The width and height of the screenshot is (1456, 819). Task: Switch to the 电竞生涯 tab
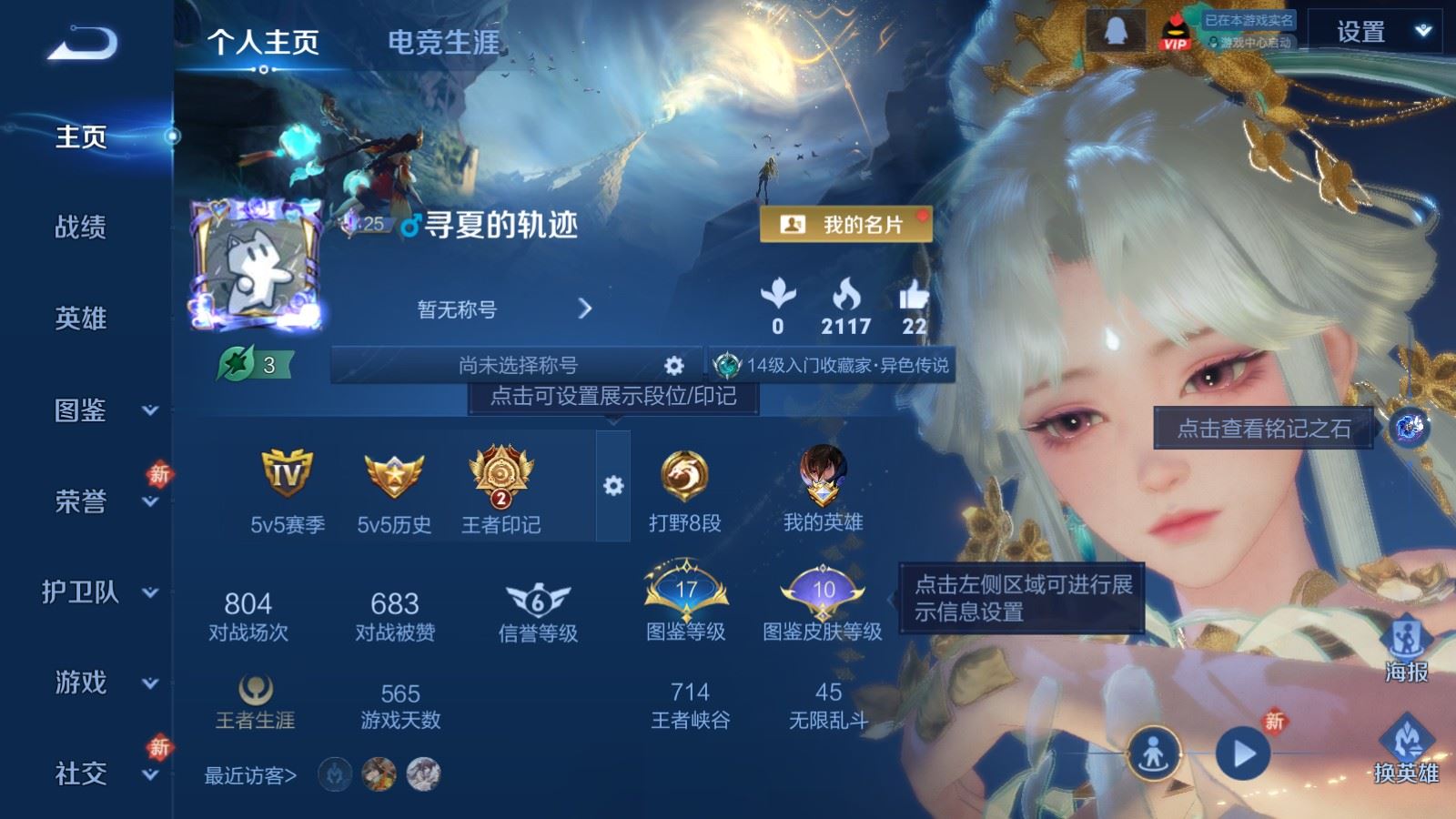(445, 43)
